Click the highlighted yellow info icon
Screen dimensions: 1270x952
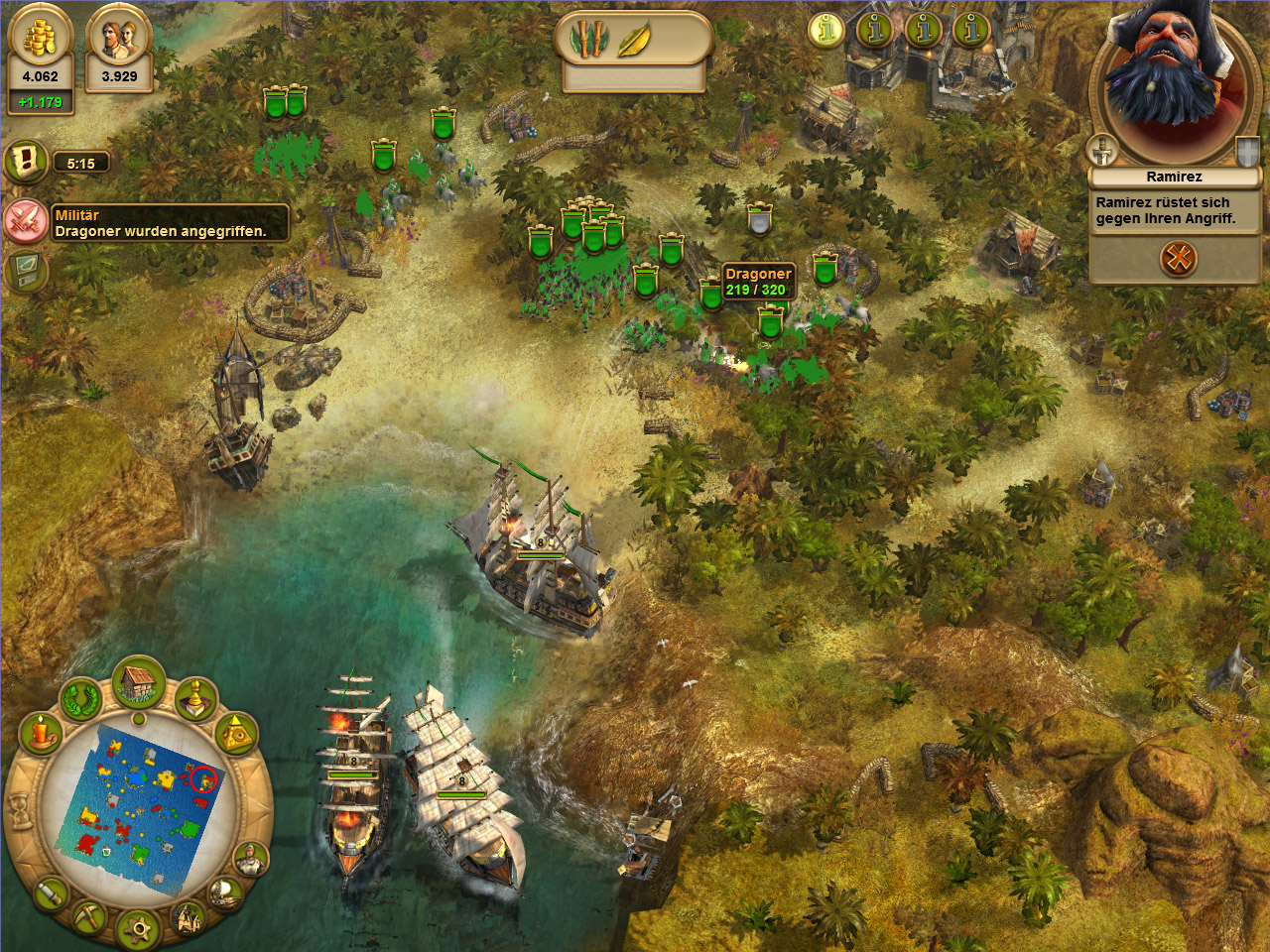[825, 30]
